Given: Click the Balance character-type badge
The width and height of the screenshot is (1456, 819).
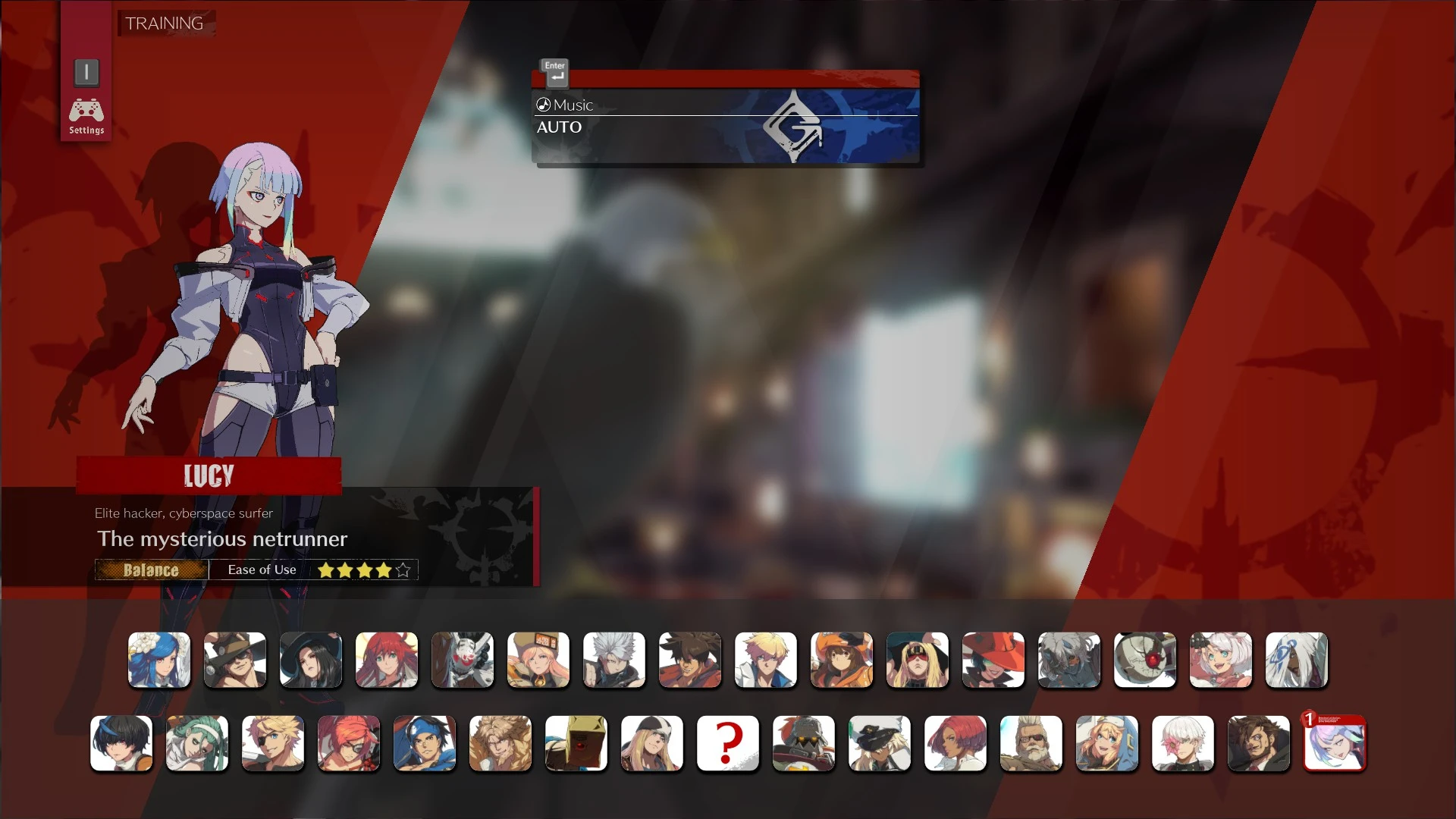Looking at the screenshot, I should 151,570.
